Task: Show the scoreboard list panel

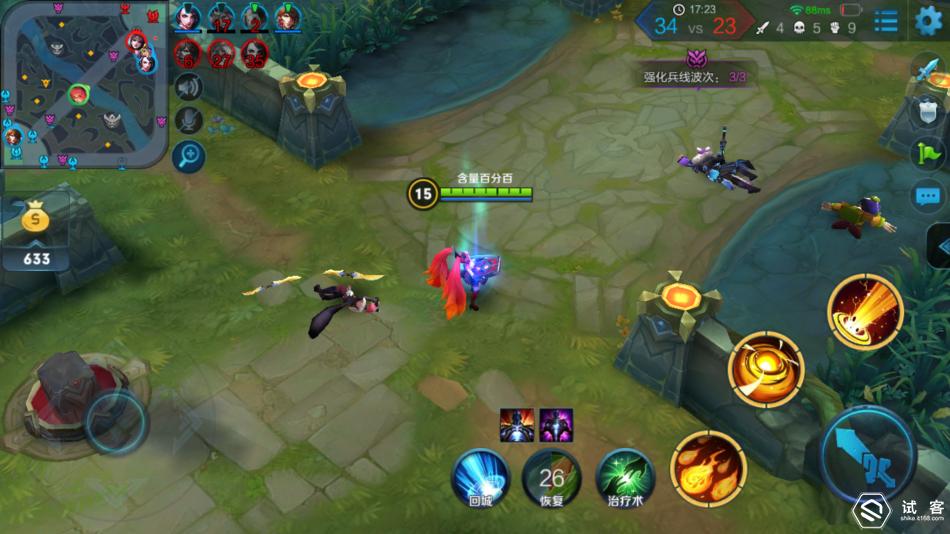Action: click(885, 20)
